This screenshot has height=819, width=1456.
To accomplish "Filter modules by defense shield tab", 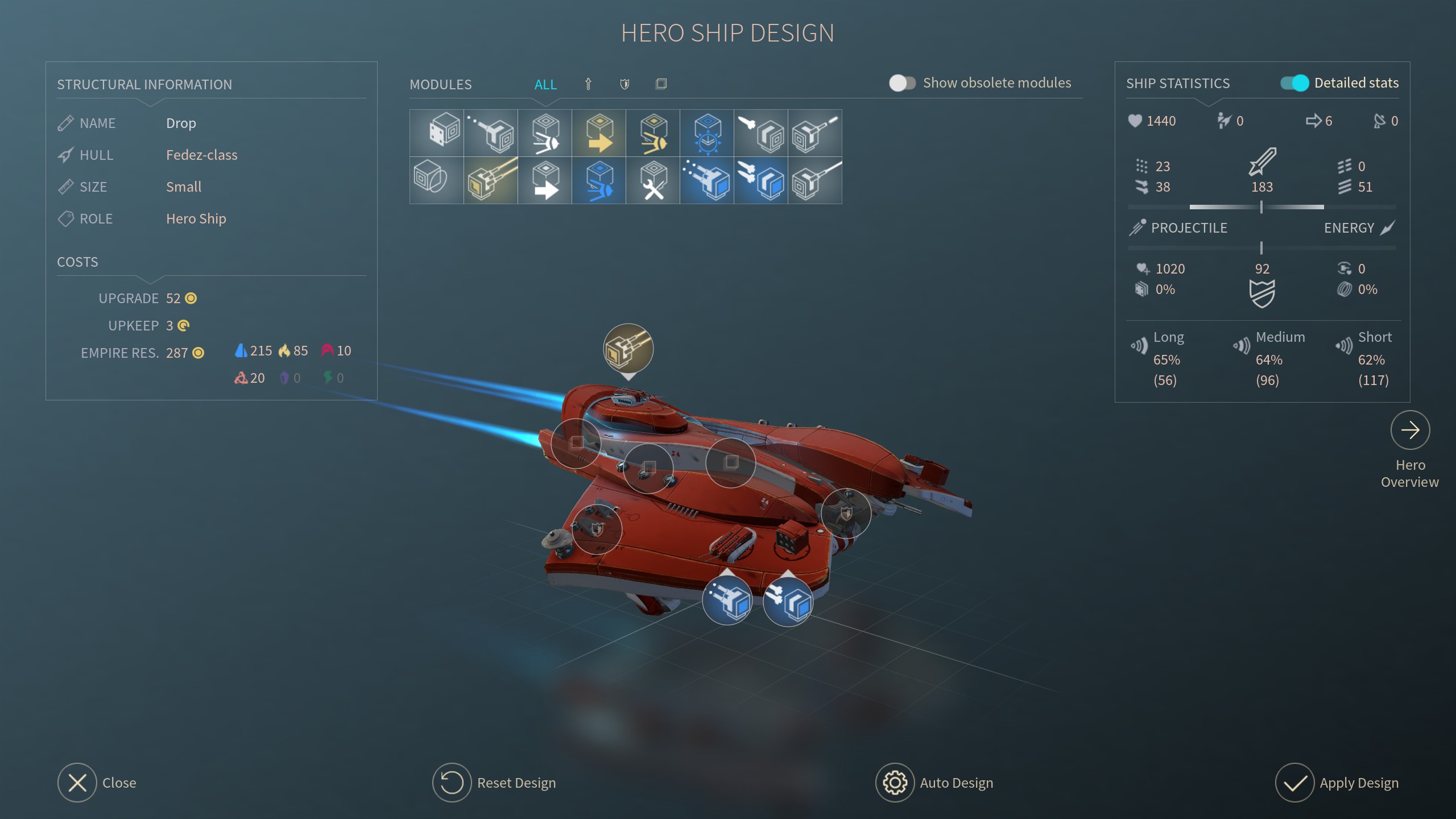I will [x=624, y=84].
